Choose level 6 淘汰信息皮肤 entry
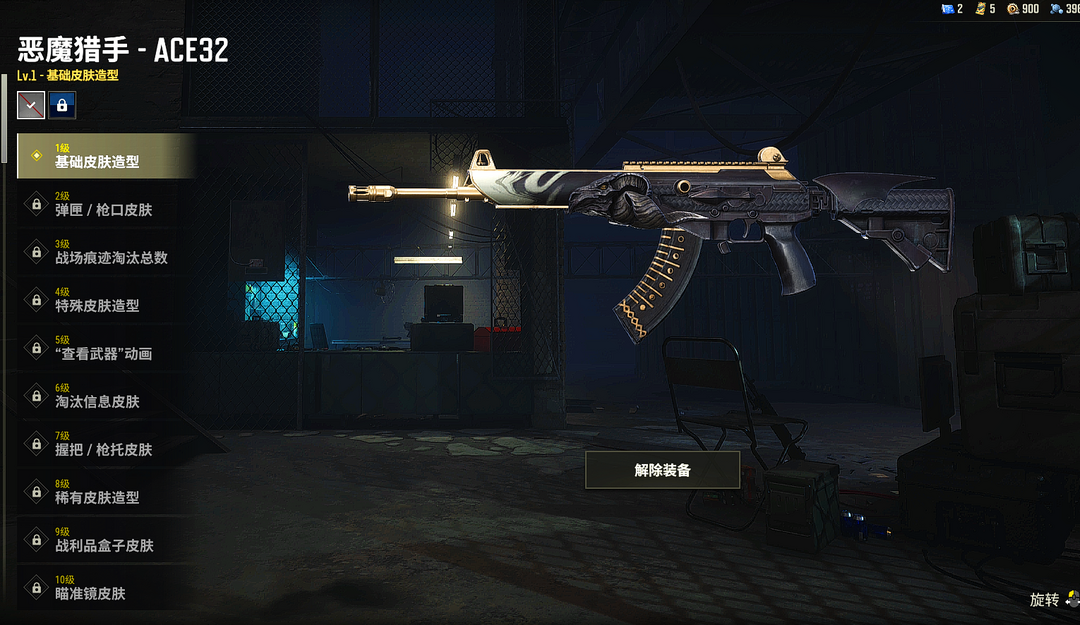This screenshot has width=1080, height=625. pos(105,396)
